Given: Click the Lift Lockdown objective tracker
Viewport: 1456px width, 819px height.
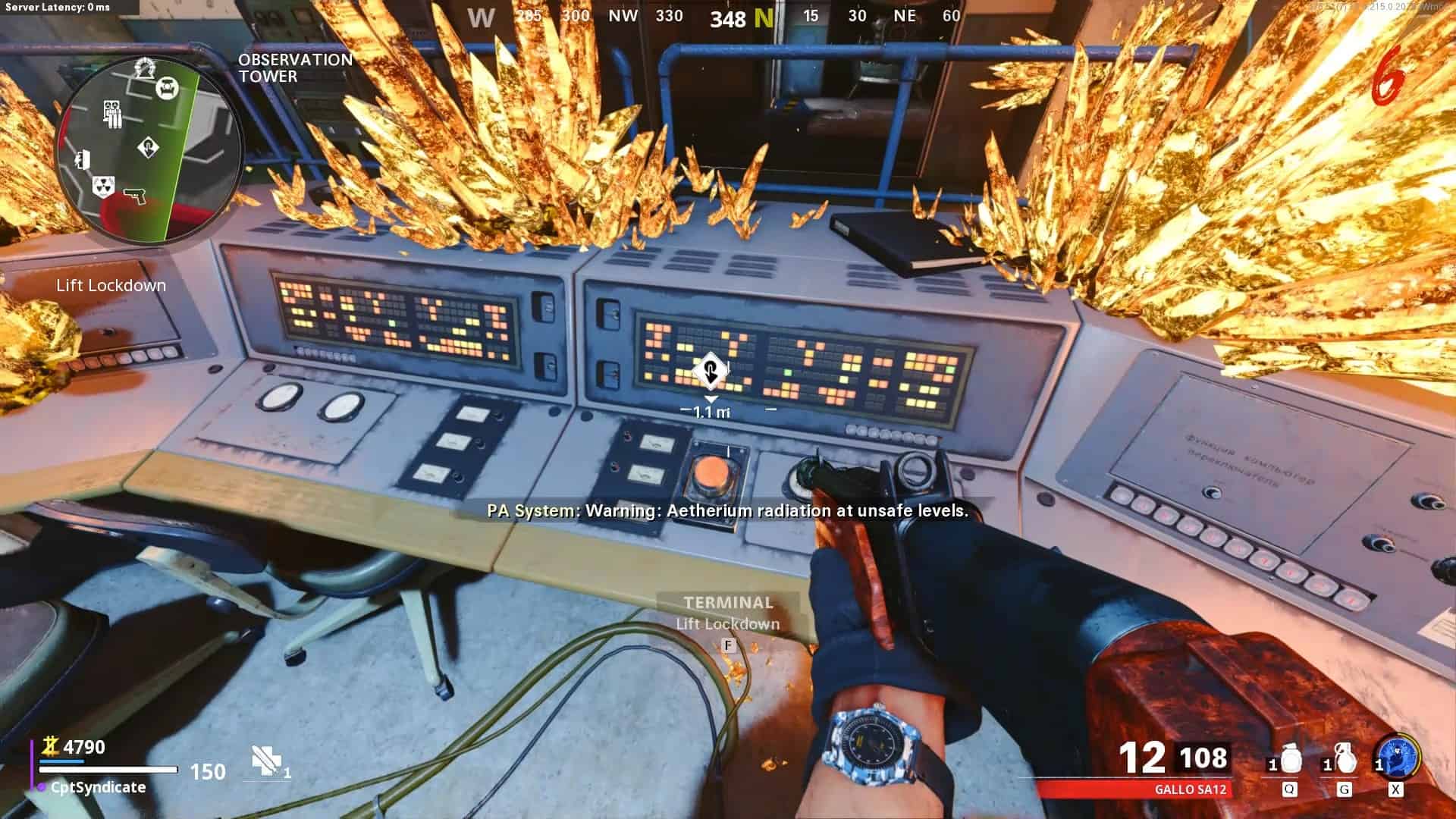Looking at the screenshot, I should click(x=111, y=285).
